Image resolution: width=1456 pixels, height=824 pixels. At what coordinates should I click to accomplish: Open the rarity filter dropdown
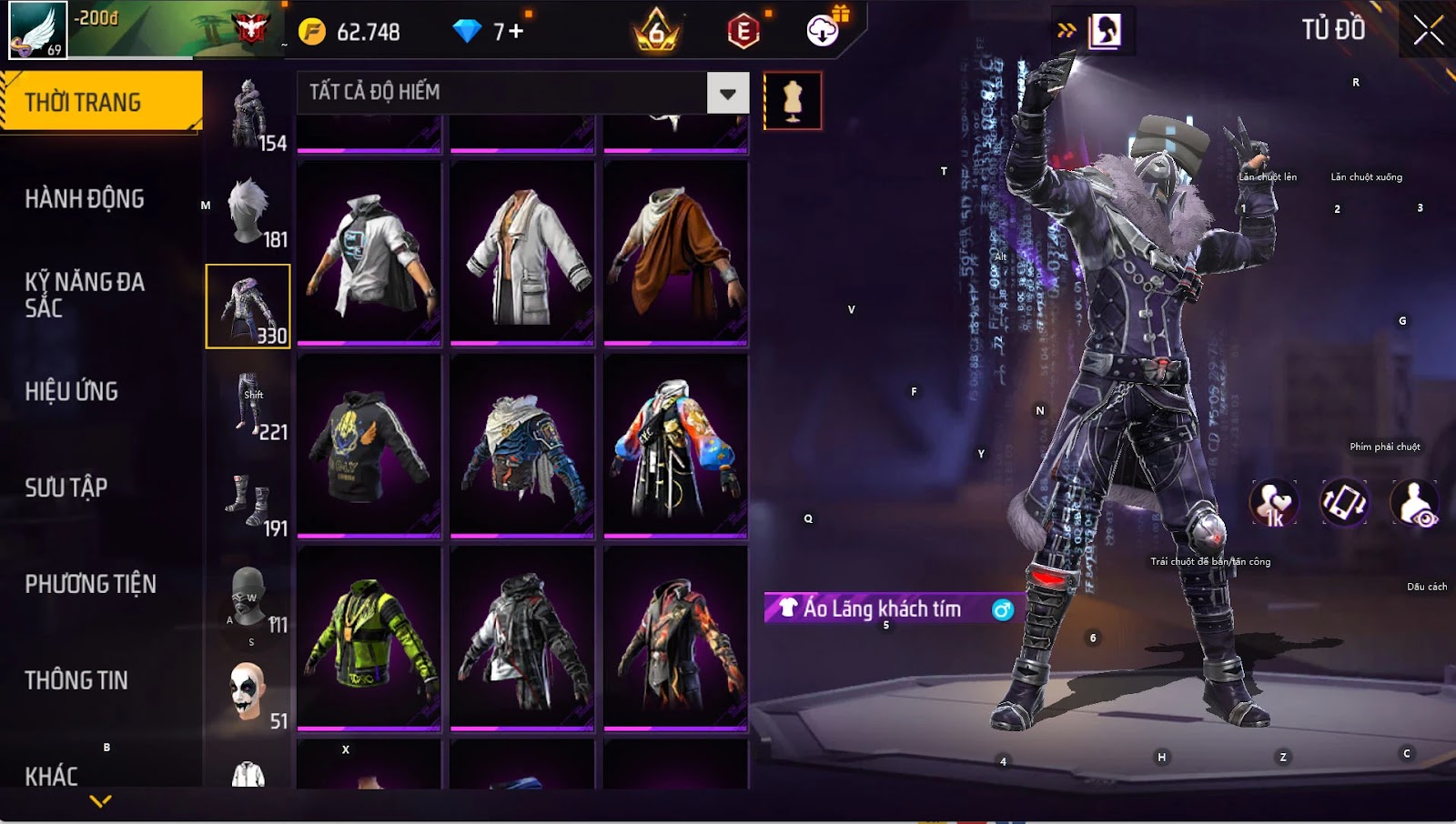point(727,93)
